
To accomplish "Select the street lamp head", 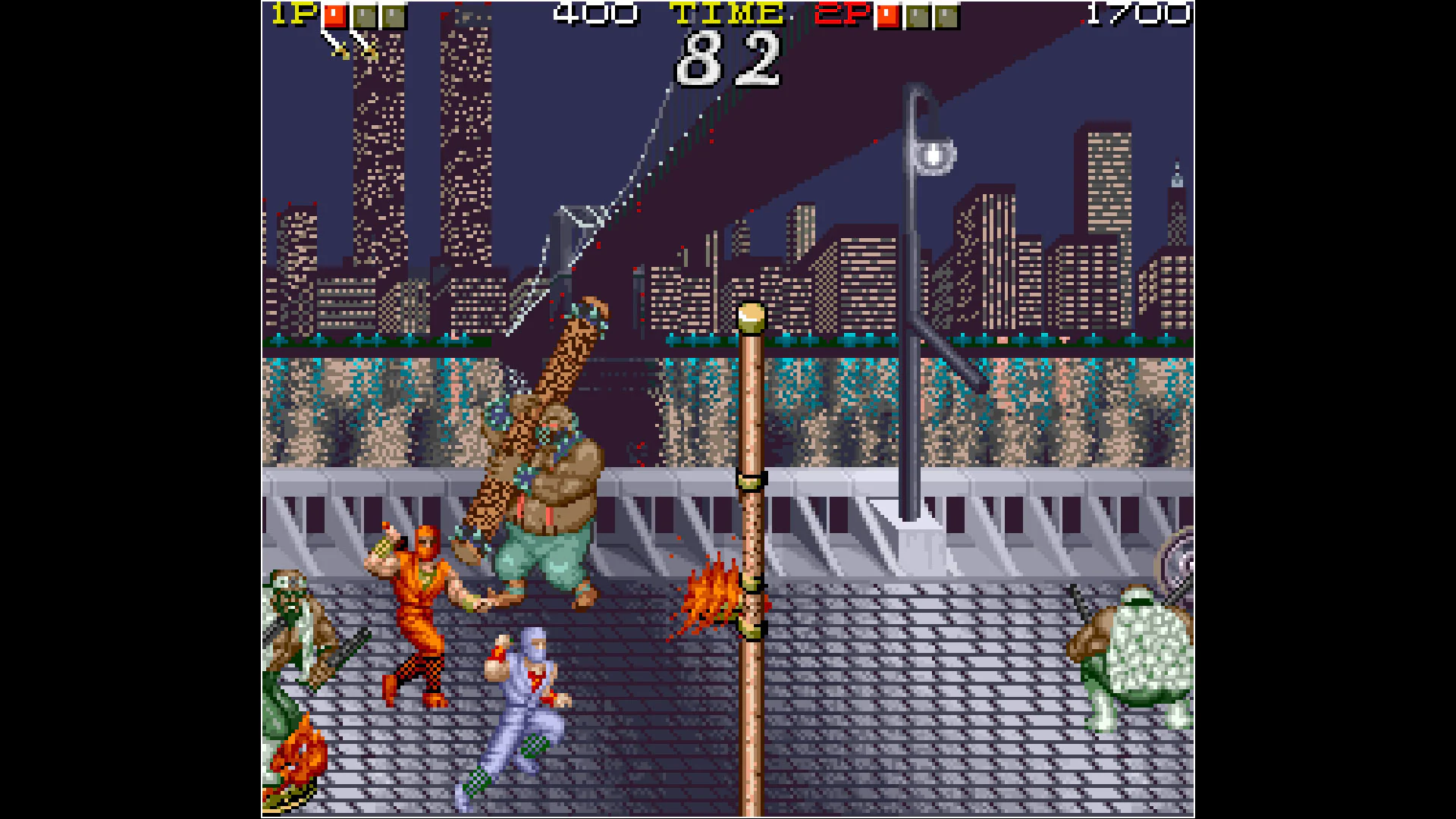I will pos(934,155).
